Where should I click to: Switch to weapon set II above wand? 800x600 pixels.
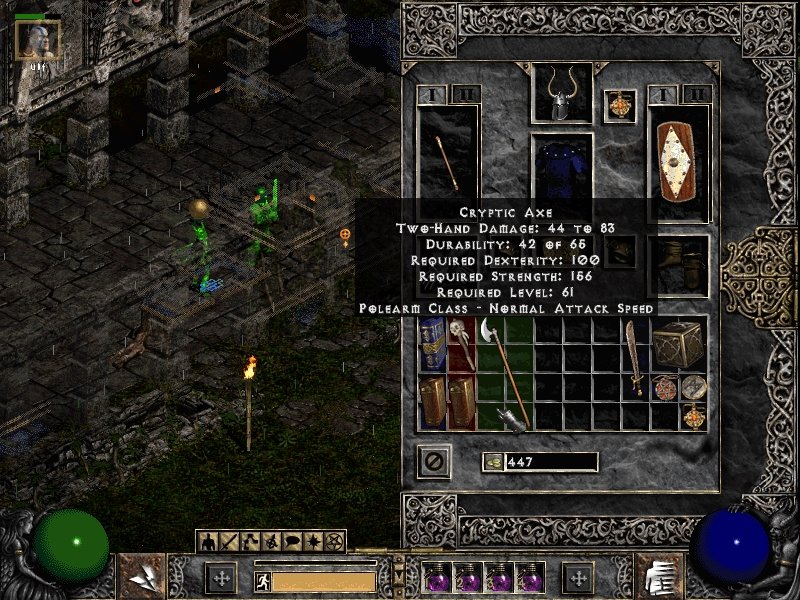point(464,95)
